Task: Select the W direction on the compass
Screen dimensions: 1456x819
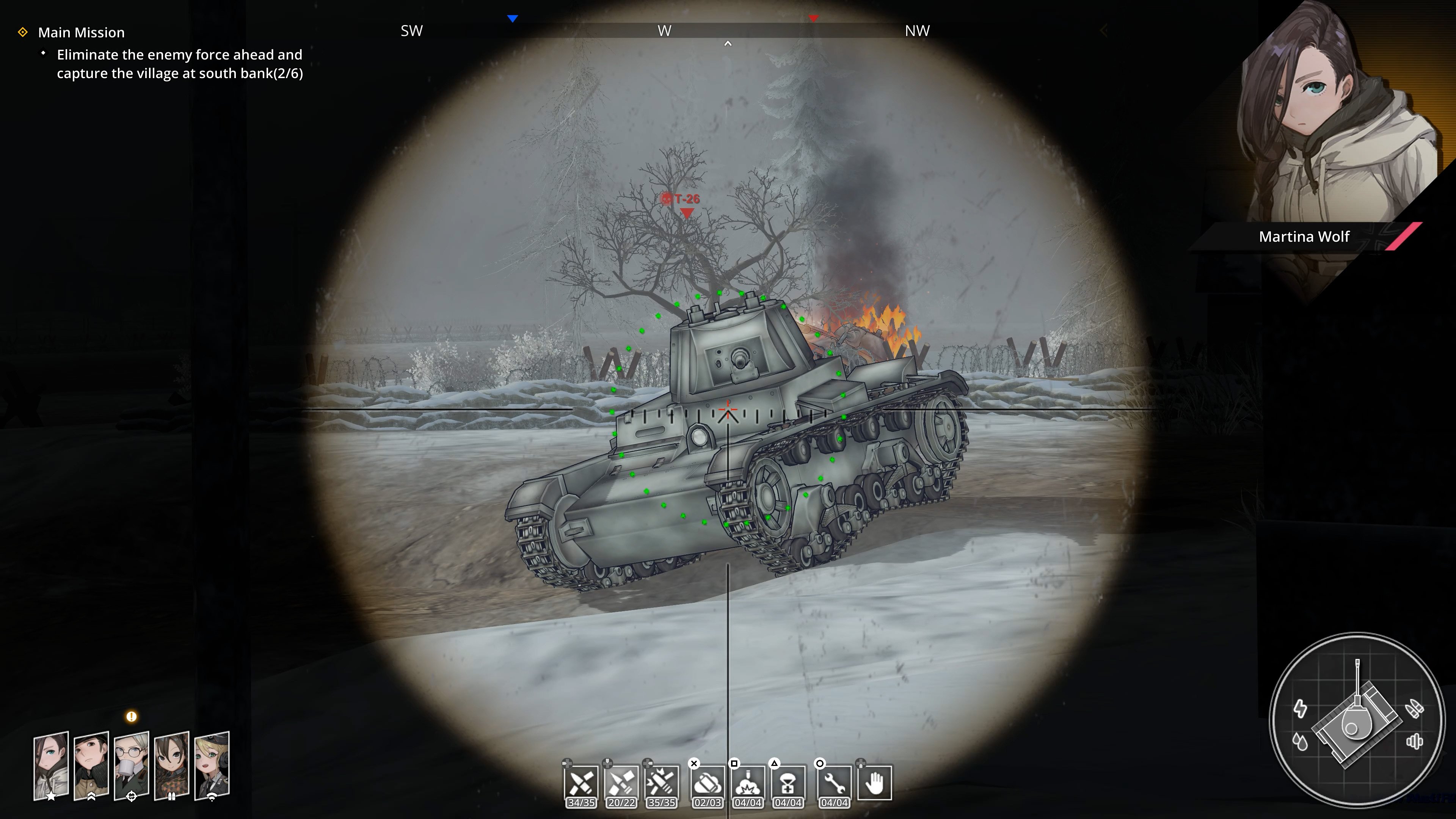Action: 665,30
